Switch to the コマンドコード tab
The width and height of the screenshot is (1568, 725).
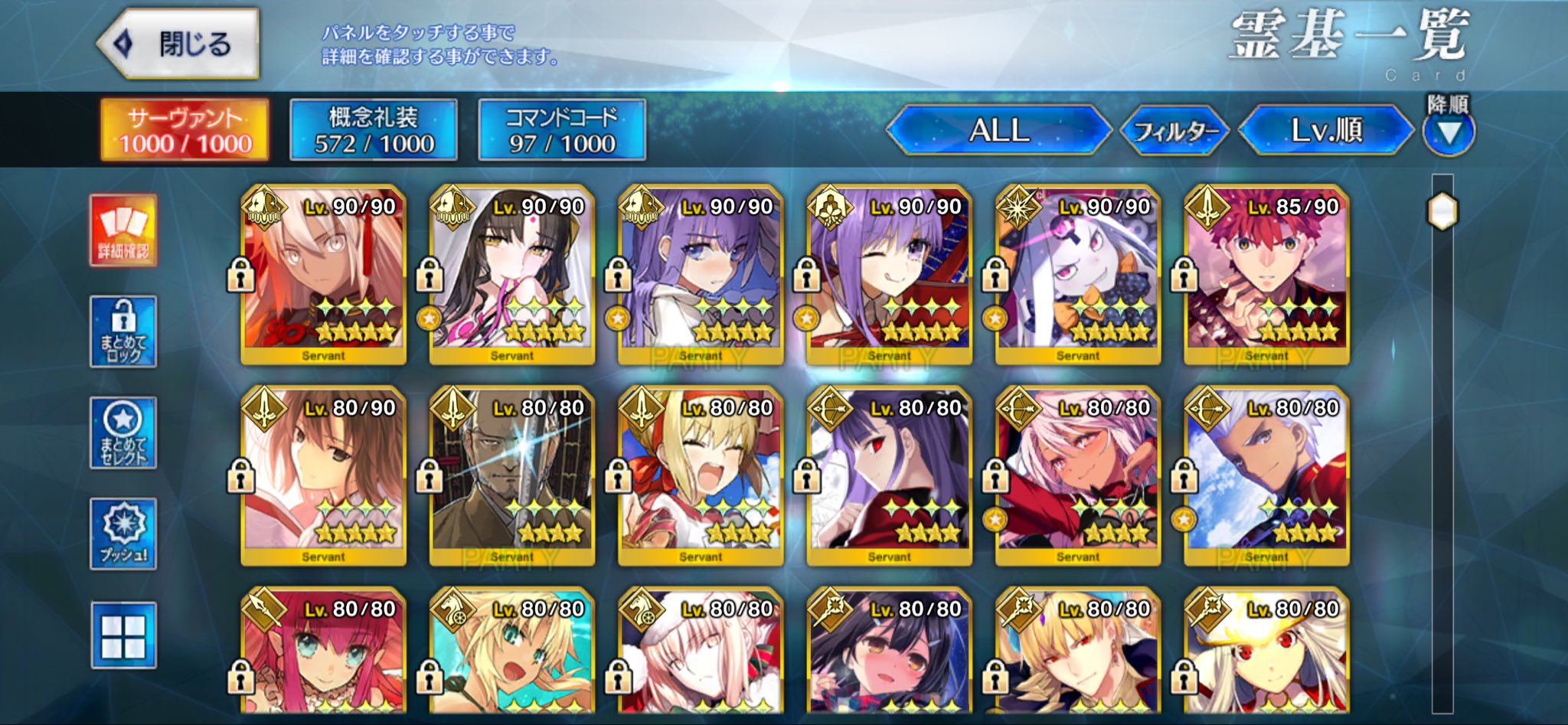562,130
